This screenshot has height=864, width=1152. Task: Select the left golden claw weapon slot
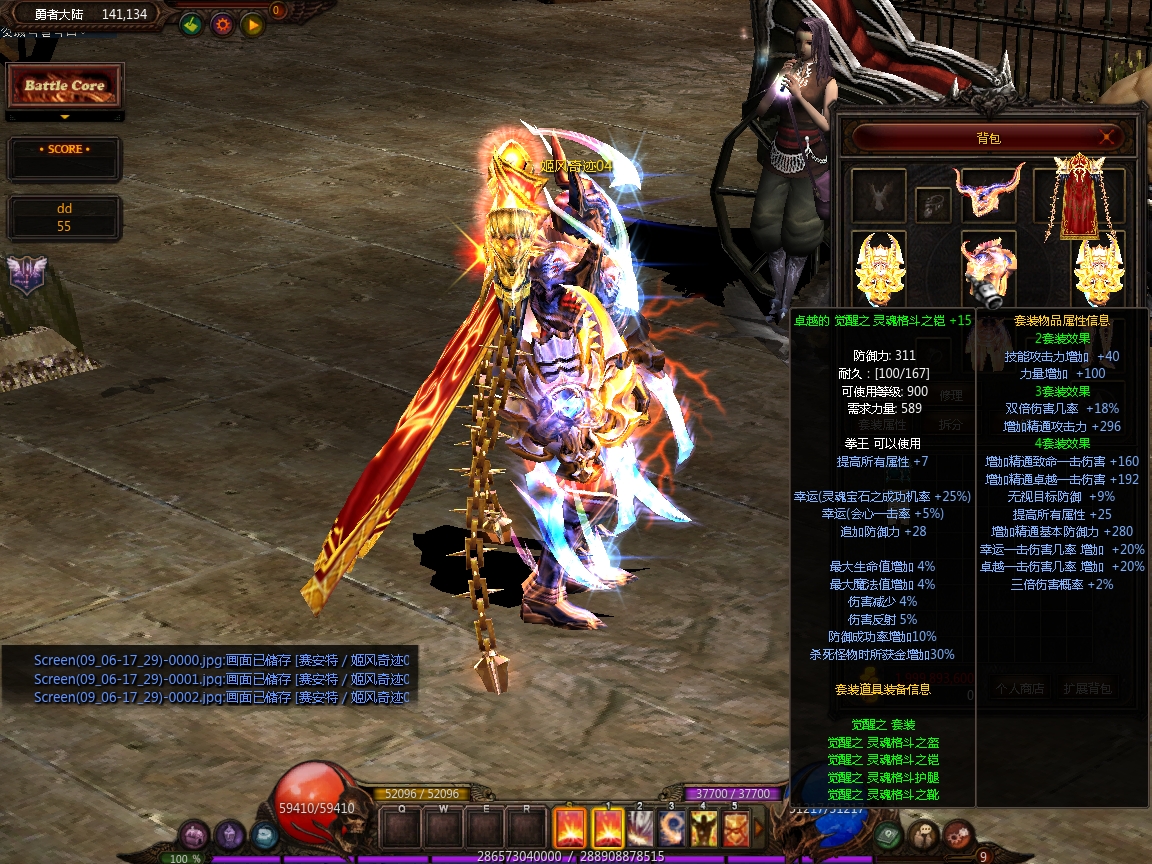pyautogui.click(x=880, y=268)
